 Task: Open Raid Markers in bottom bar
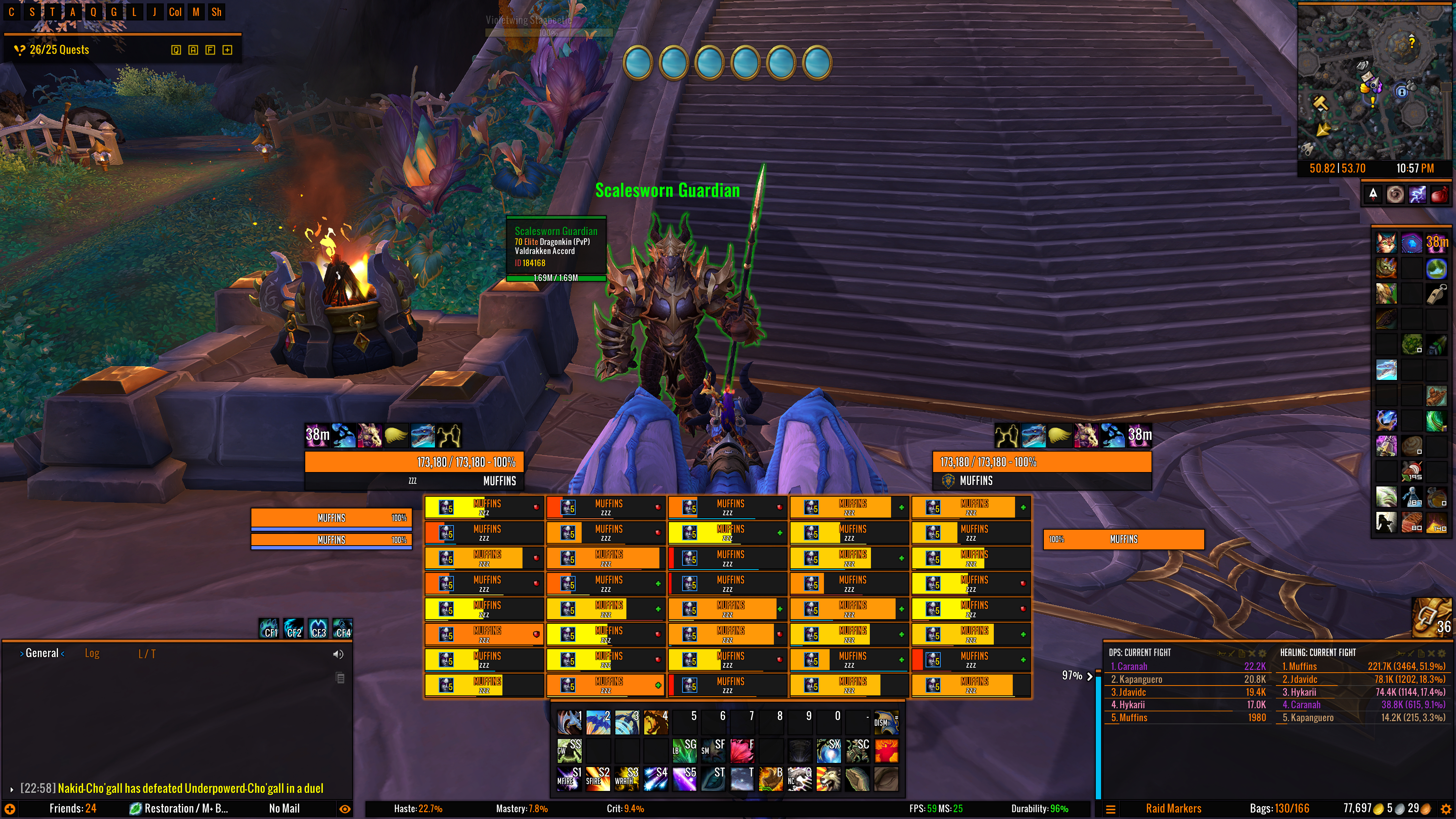(x=1174, y=808)
